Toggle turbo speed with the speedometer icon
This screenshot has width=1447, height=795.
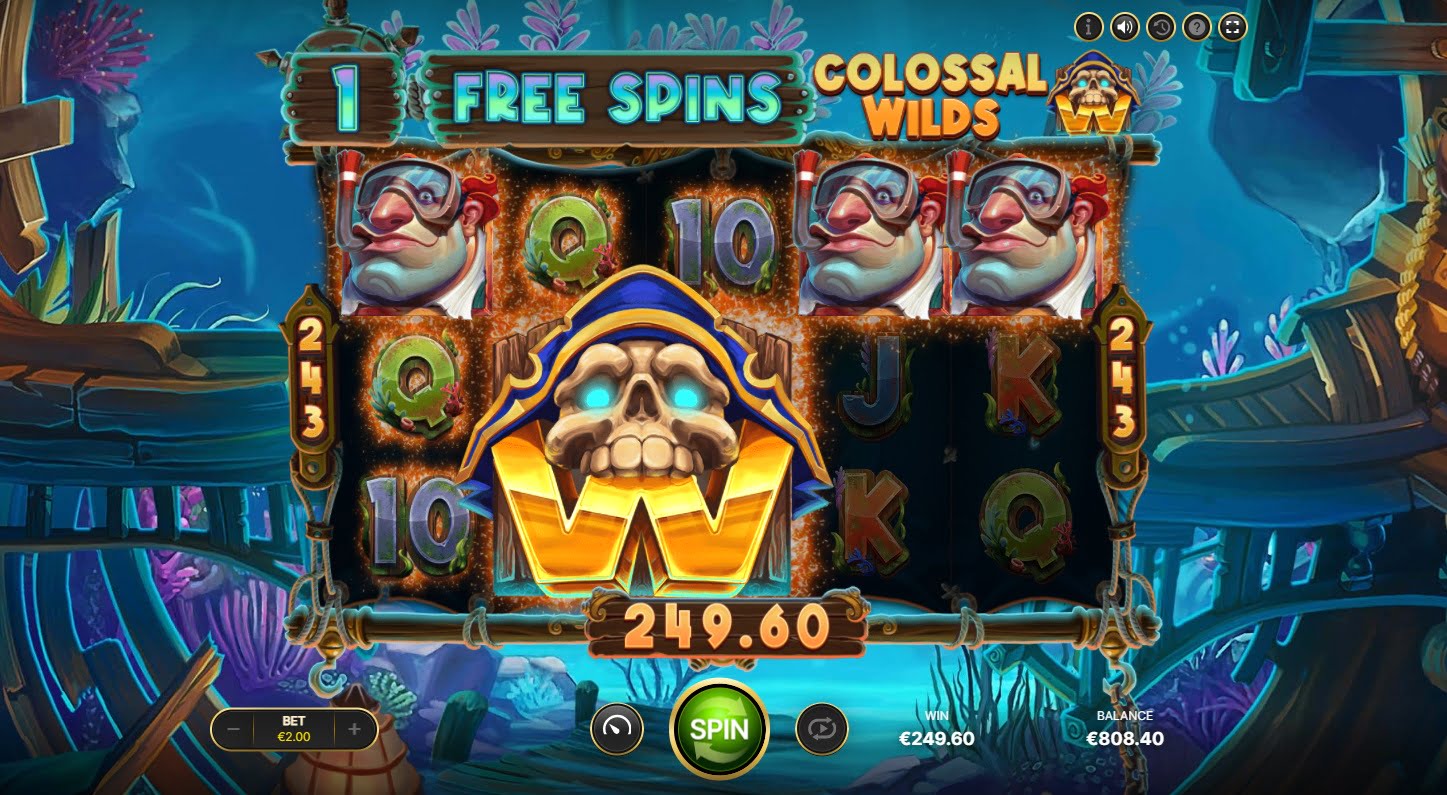(x=616, y=729)
